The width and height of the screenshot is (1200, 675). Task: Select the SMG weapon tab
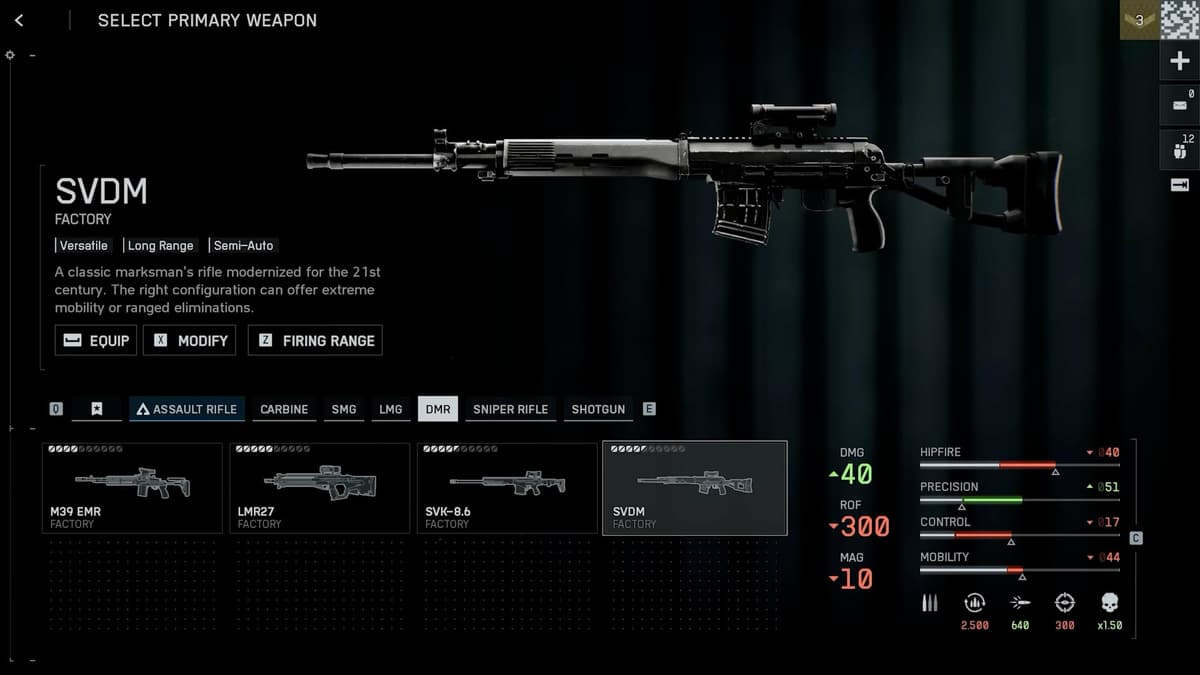point(343,409)
